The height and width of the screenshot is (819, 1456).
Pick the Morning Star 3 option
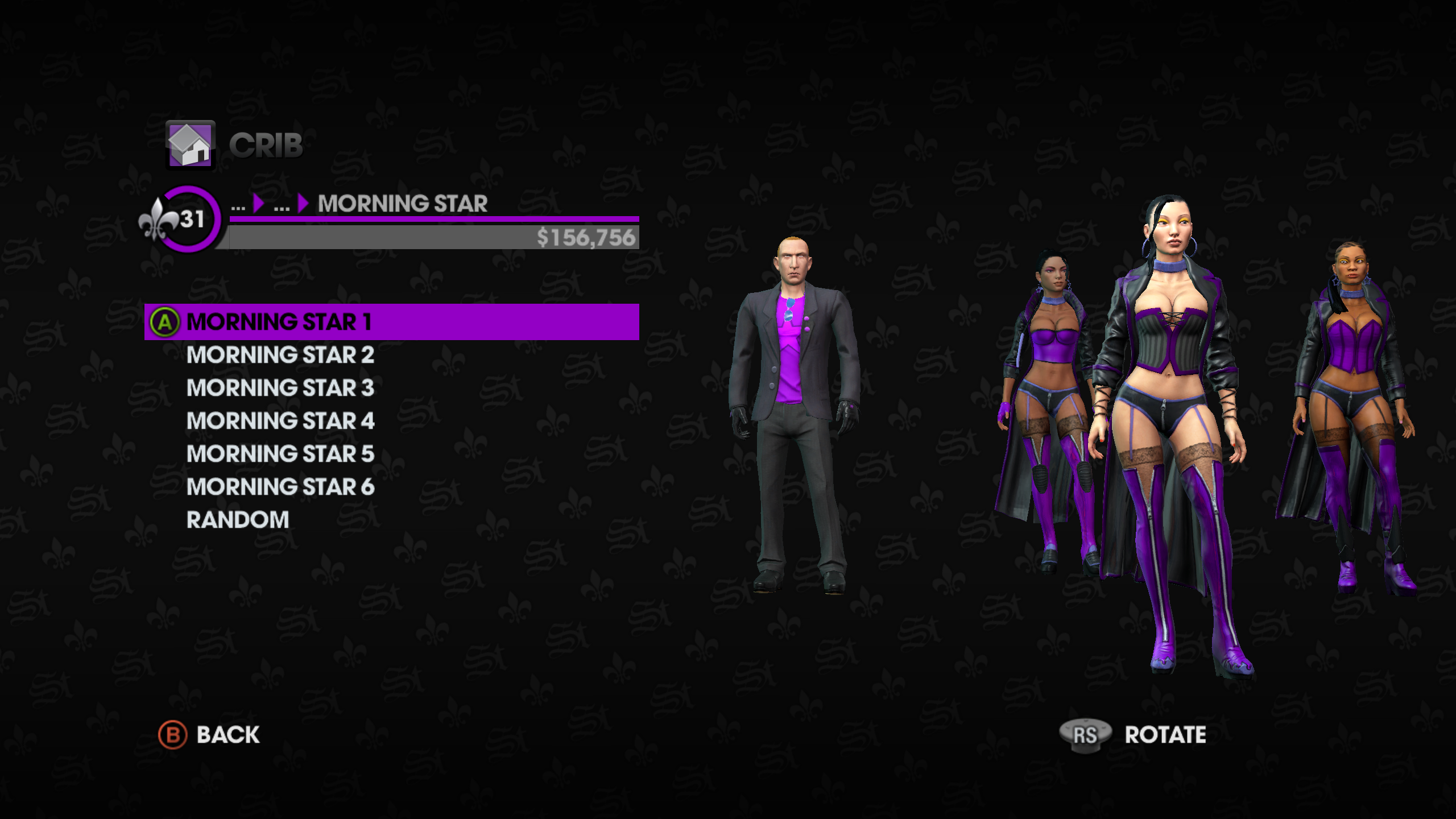pos(280,388)
